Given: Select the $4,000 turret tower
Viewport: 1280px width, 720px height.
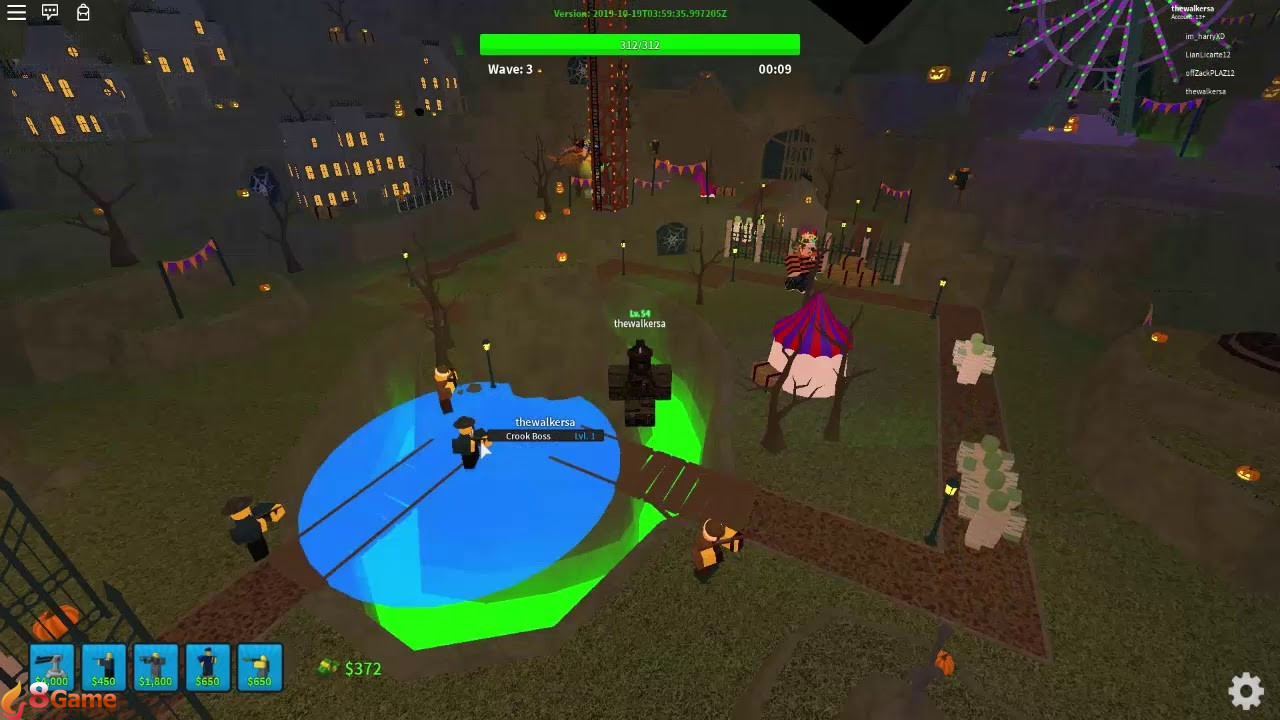Looking at the screenshot, I should (53, 665).
